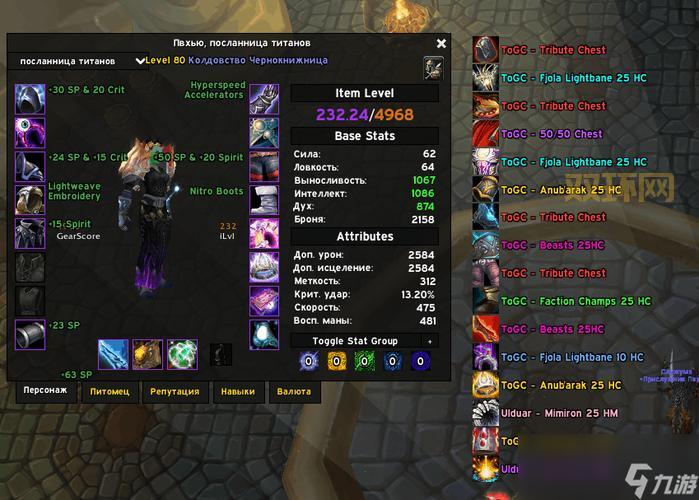The height and width of the screenshot is (500, 699).
Task: Choose the ToGC - 50/50 Chest entry
Action: point(560,134)
